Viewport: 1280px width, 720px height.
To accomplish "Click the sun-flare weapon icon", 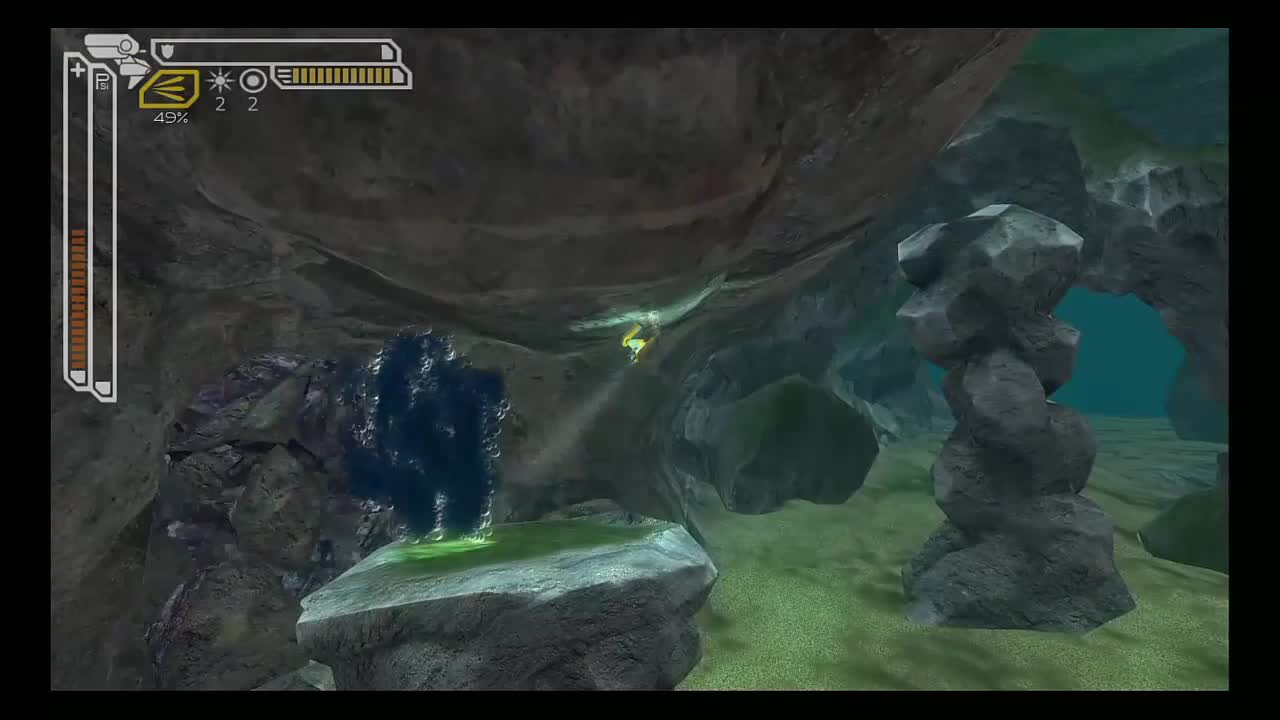I will point(220,82).
